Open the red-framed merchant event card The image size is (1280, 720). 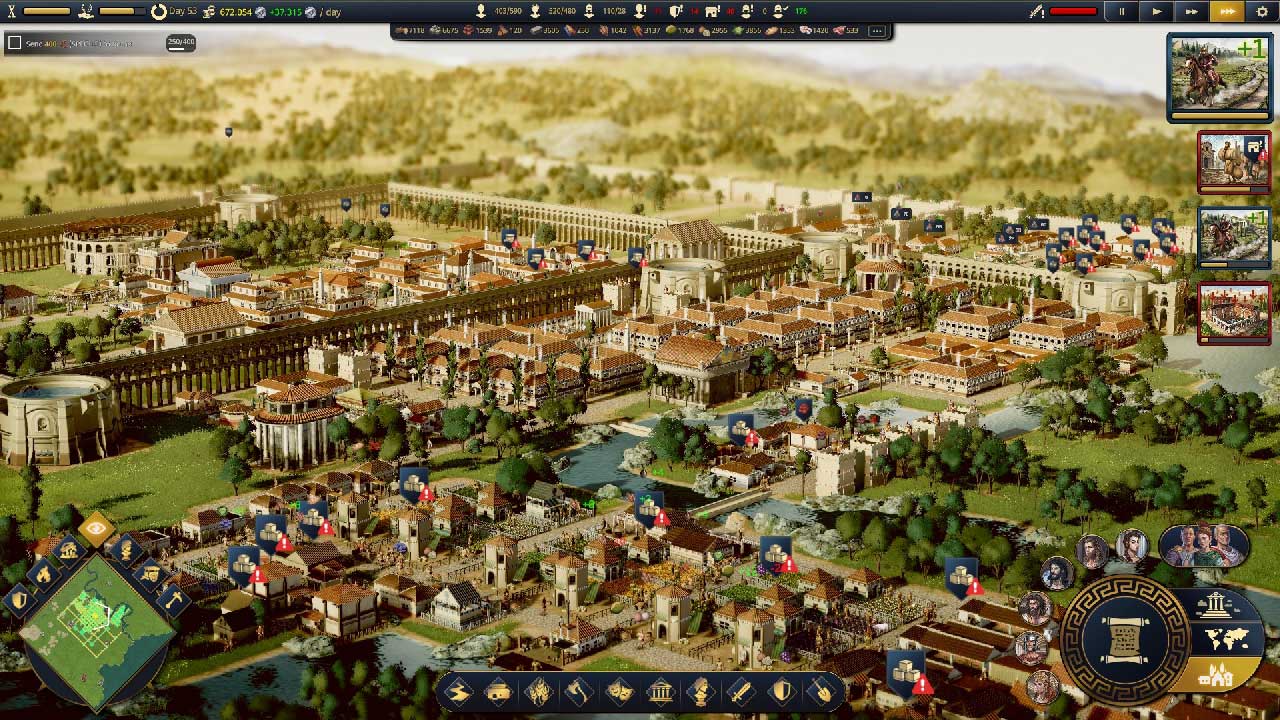[1234, 160]
